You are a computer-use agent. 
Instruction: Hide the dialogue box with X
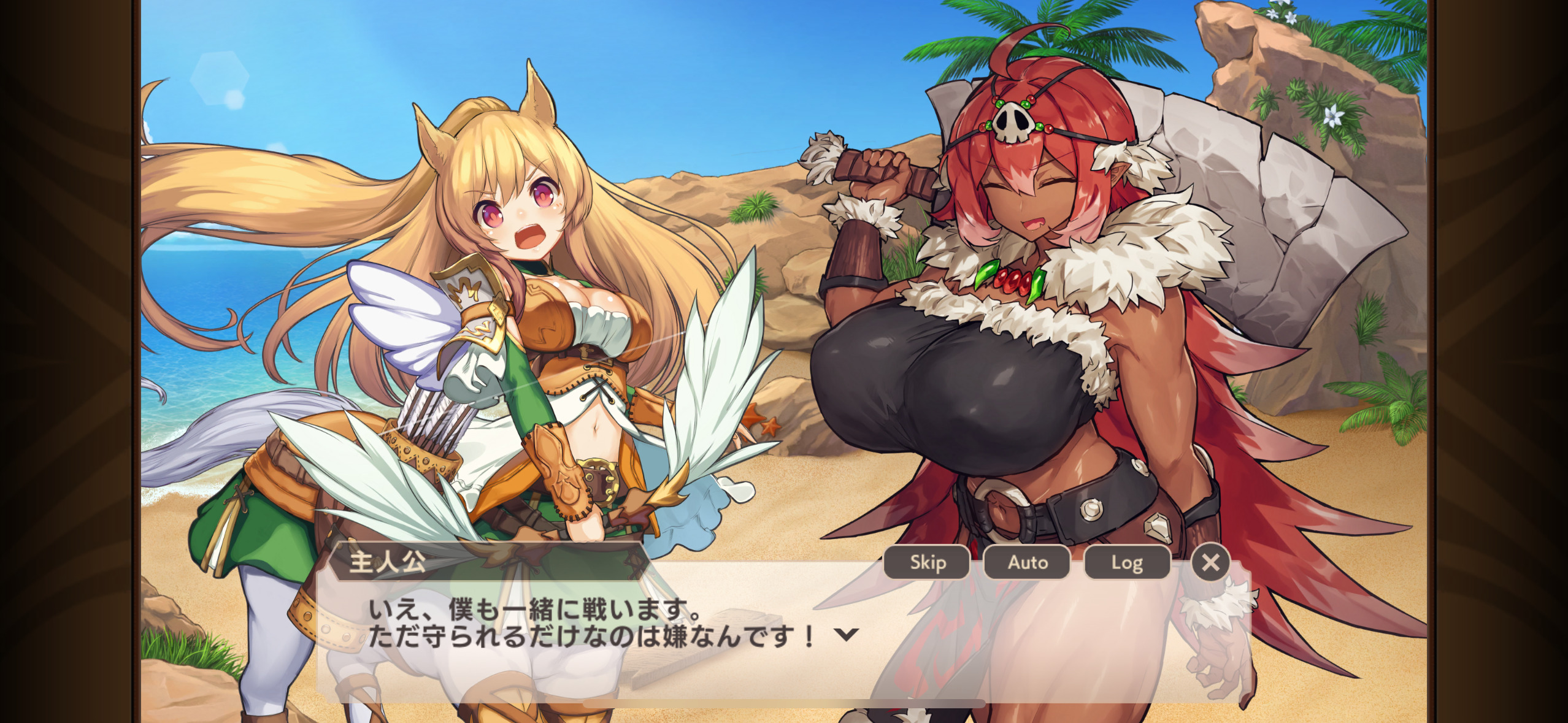tap(1210, 562)
